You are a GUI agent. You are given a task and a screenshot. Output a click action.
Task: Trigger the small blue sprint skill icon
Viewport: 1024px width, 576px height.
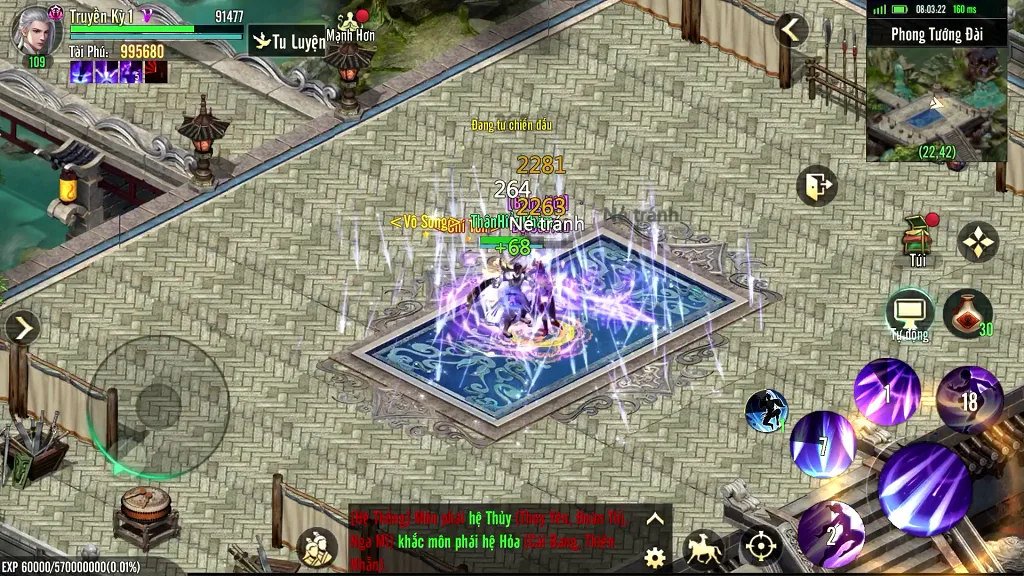(x=766, y=411)
